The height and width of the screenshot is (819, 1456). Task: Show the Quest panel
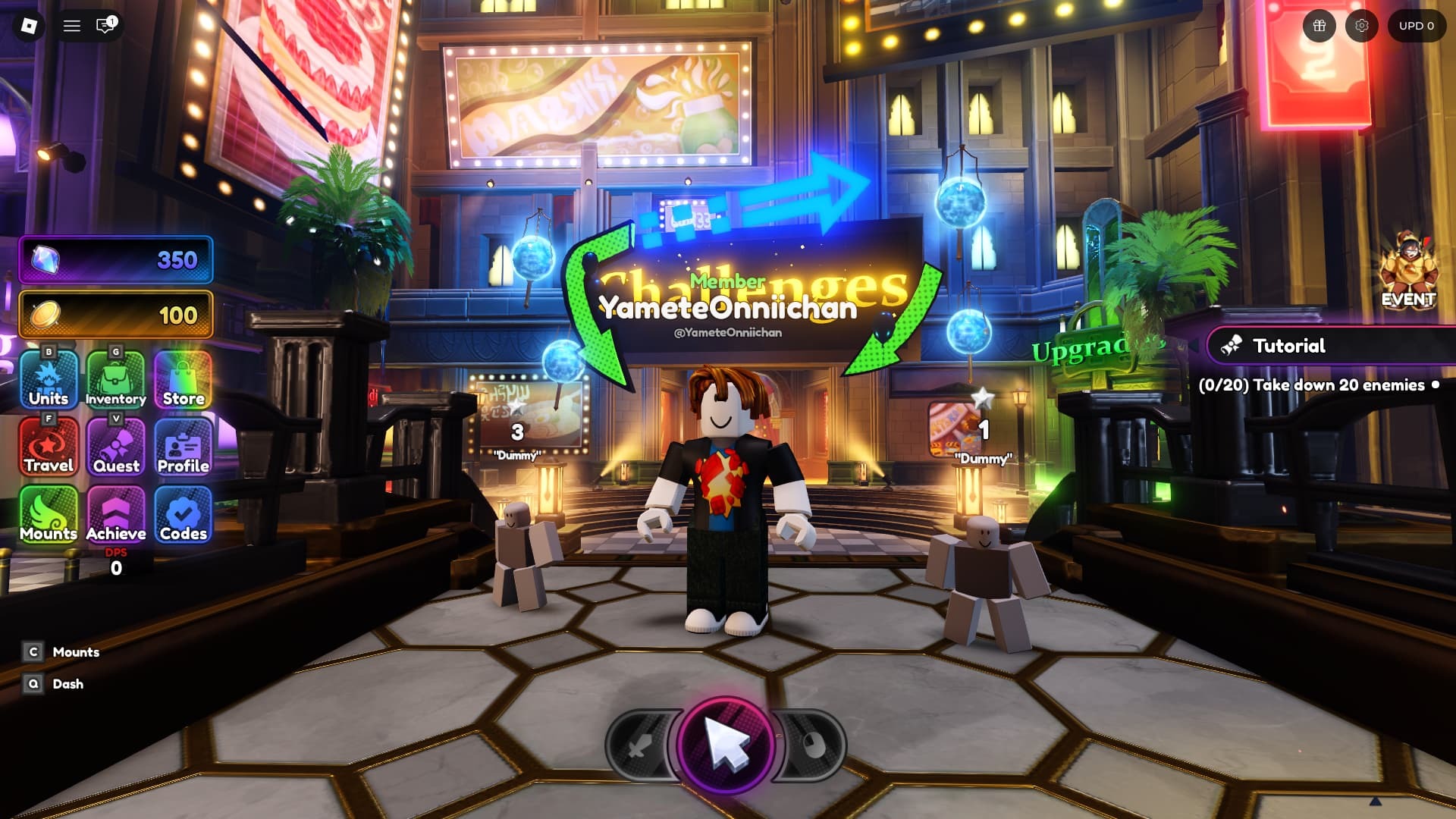115,447
